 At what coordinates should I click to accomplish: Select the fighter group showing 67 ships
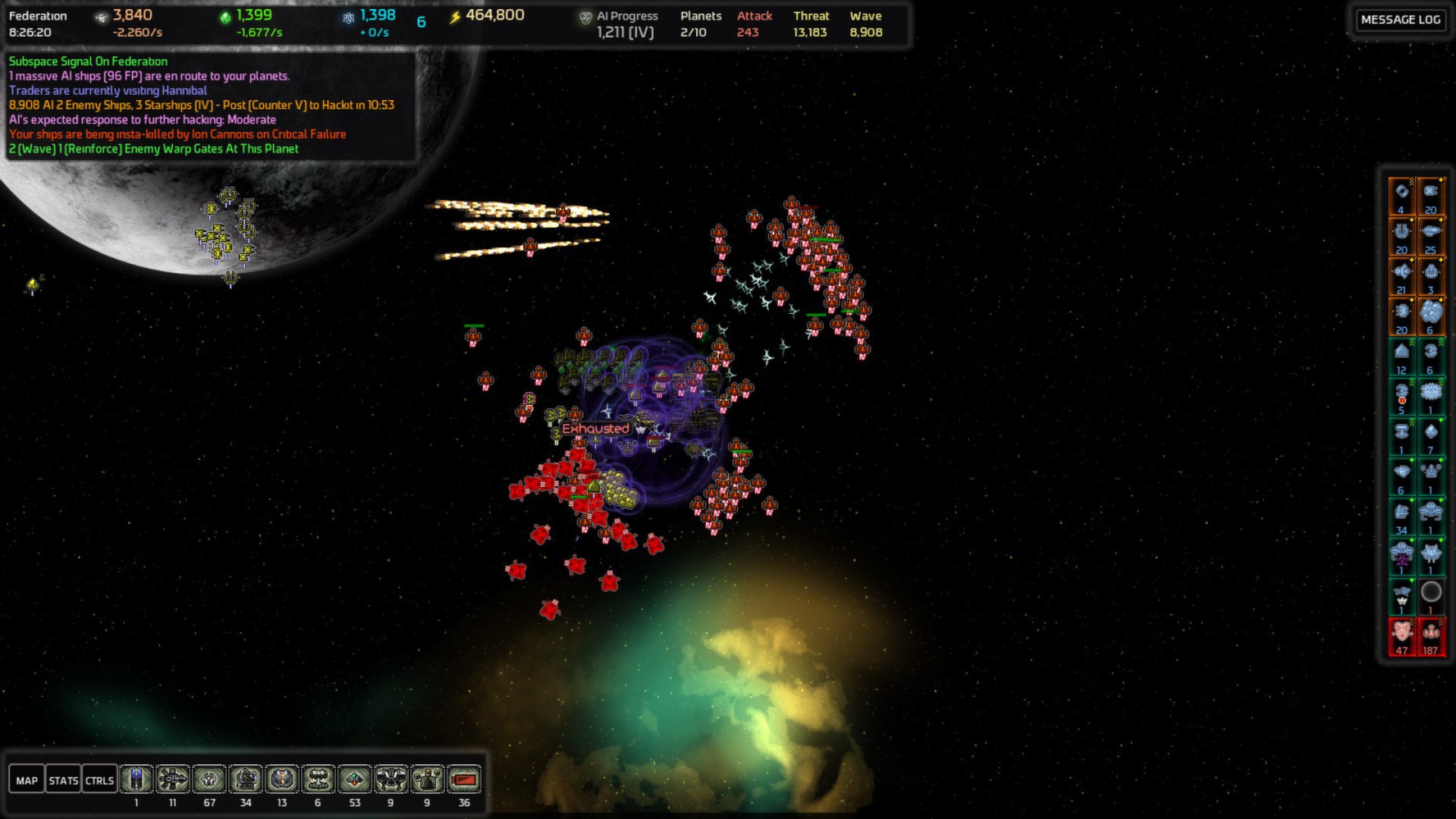pyautogui.click(x=210, y=778)
